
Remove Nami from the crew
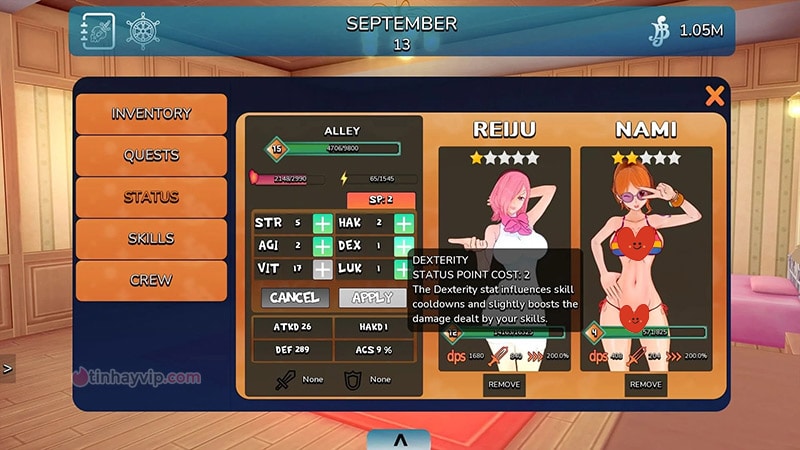click(x=645, y=384)
